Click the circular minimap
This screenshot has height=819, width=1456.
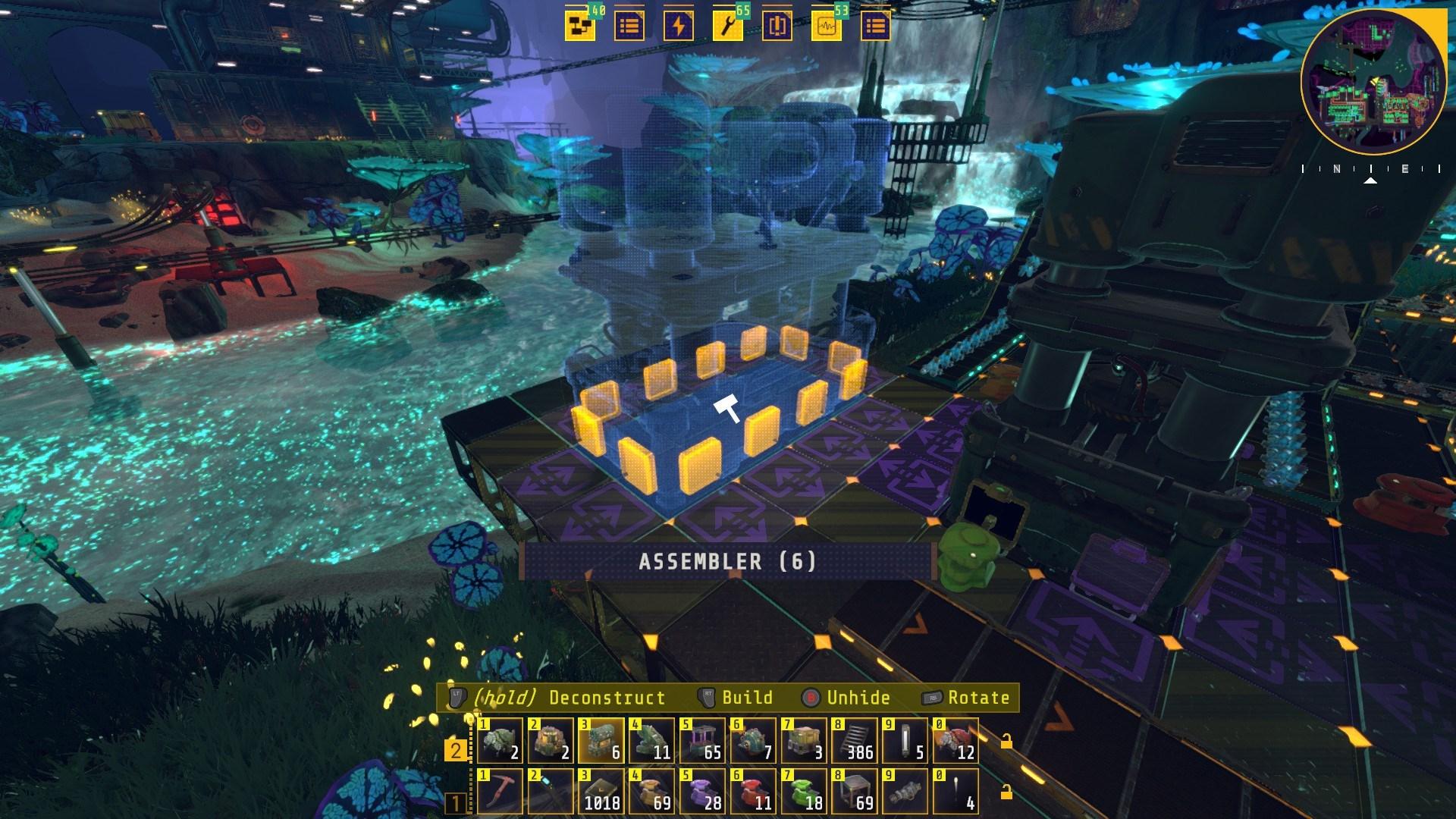(1373, 81)
